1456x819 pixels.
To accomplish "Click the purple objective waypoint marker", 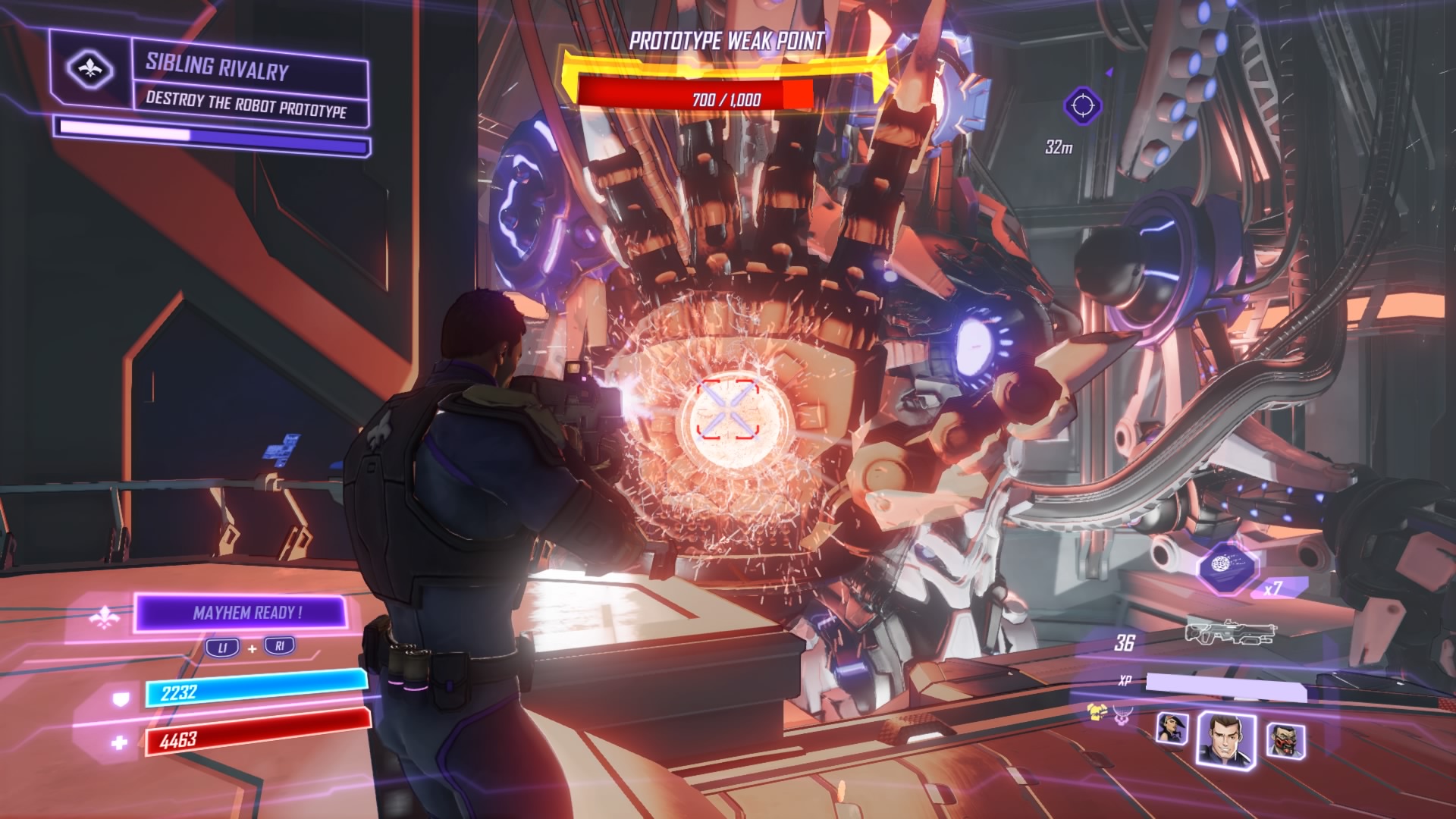I will tap(1082, 105).
